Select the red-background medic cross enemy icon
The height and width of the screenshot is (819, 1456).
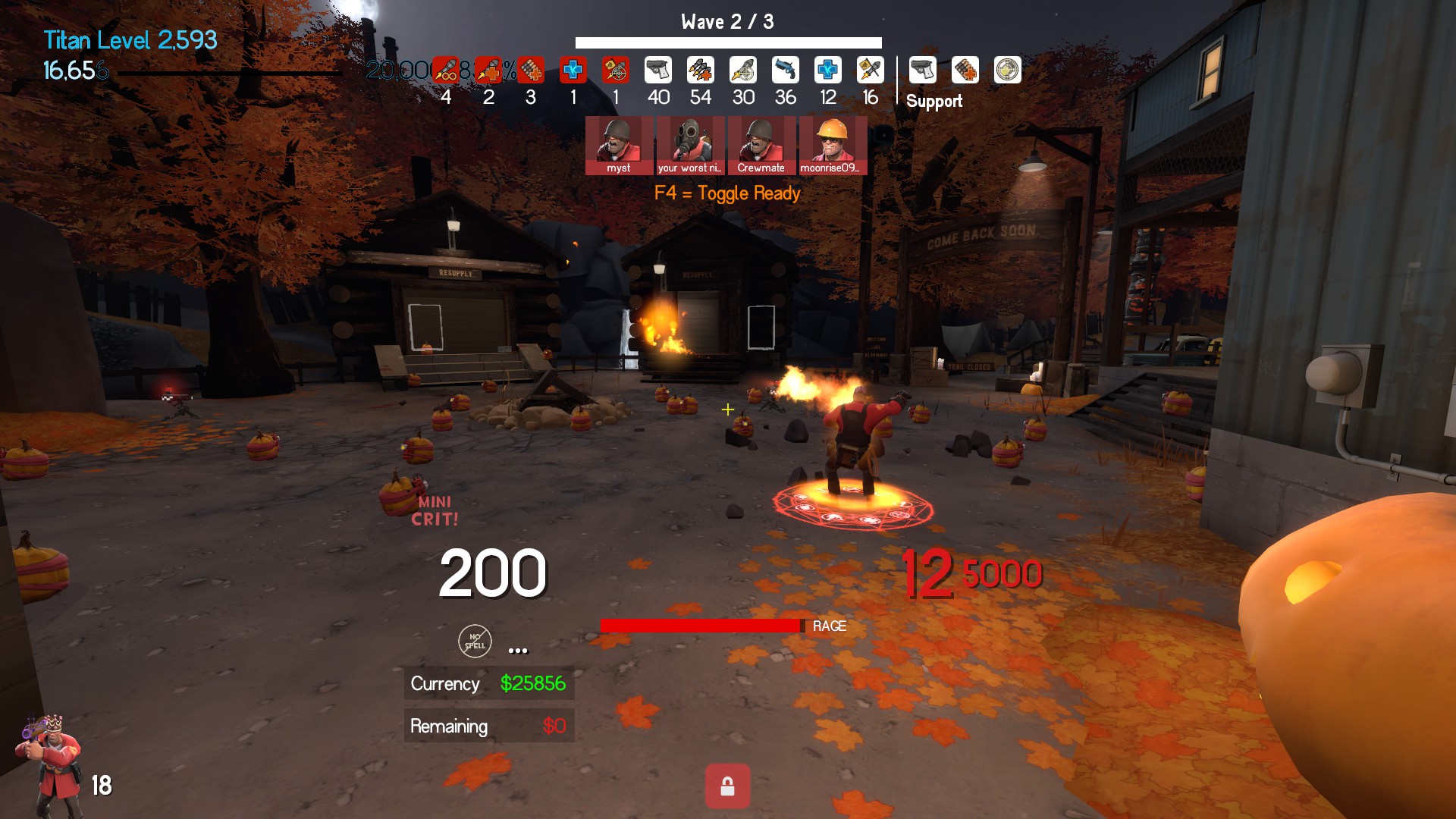(x=573, y=71)
